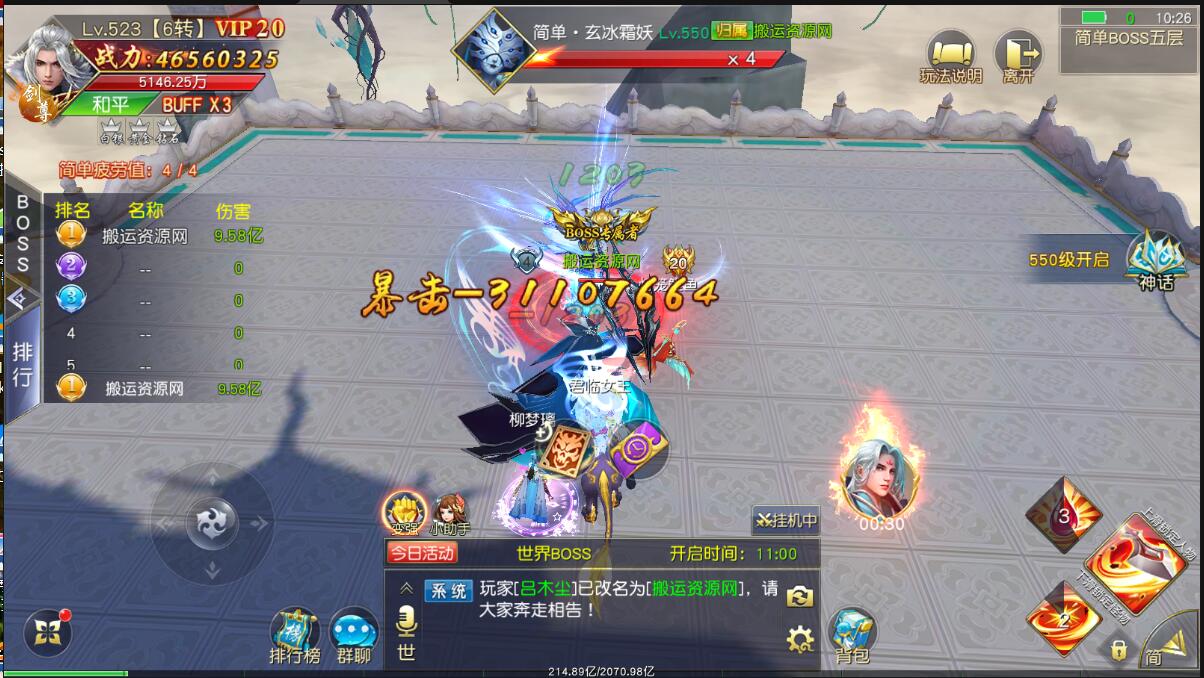The width and height of the screenshot is (1204, 678).
Task: Toggle the padlock target-lock icon
Action: pos(1118,650)
